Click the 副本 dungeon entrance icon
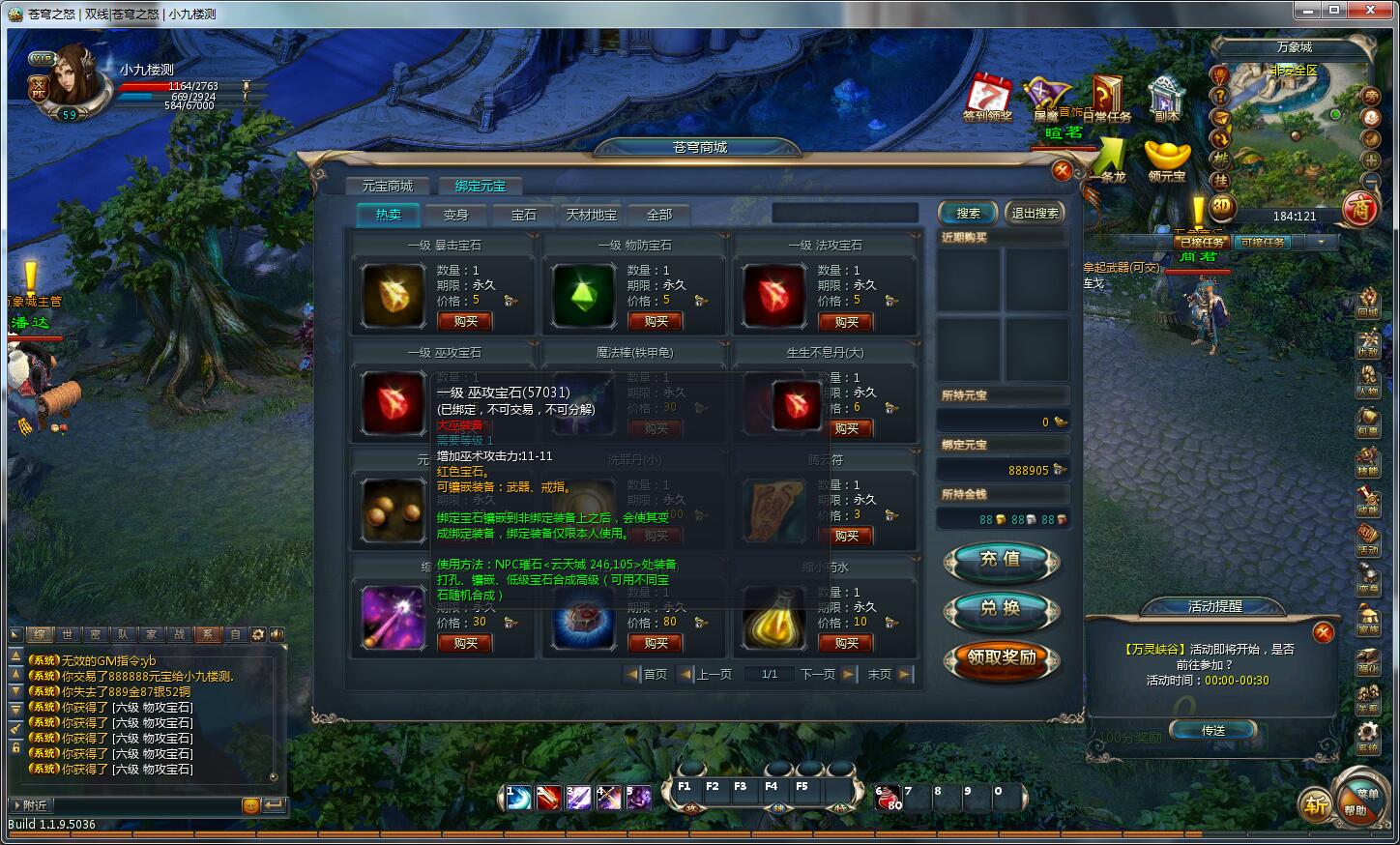The width and height of the screenshot is (1400, 845). 1165,95
